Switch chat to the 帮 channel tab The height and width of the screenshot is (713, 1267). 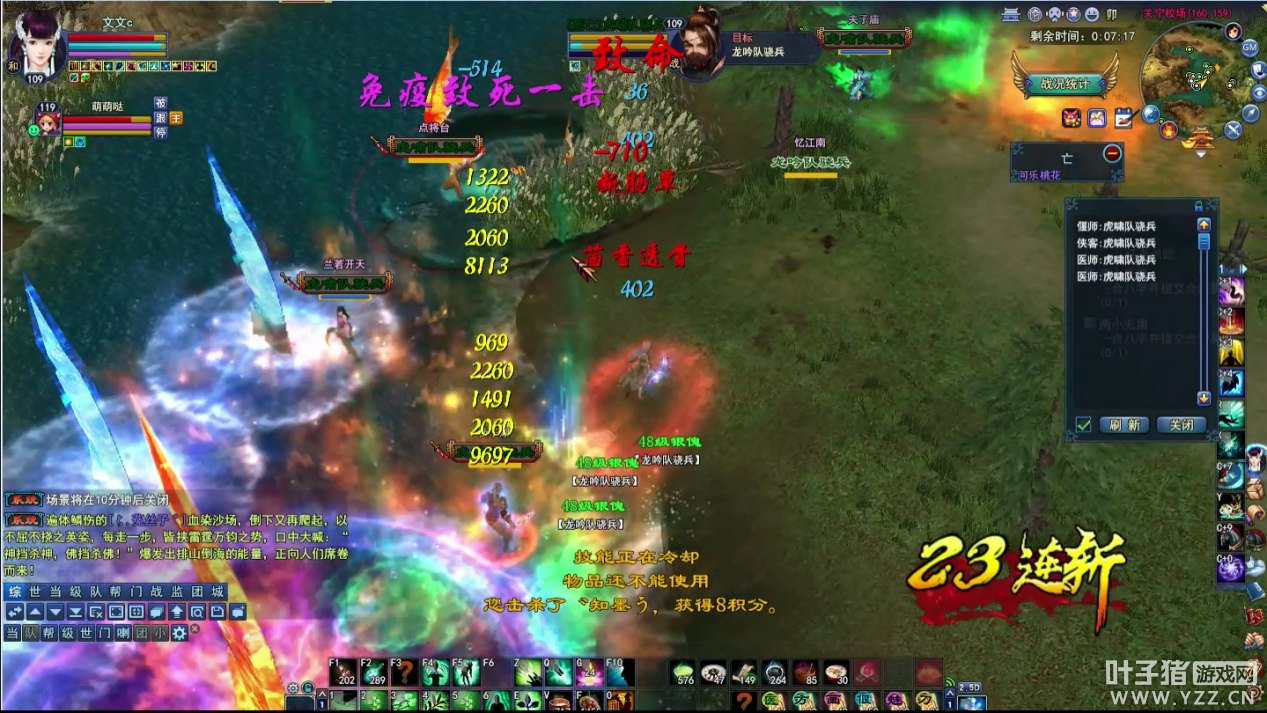point(115,592)
